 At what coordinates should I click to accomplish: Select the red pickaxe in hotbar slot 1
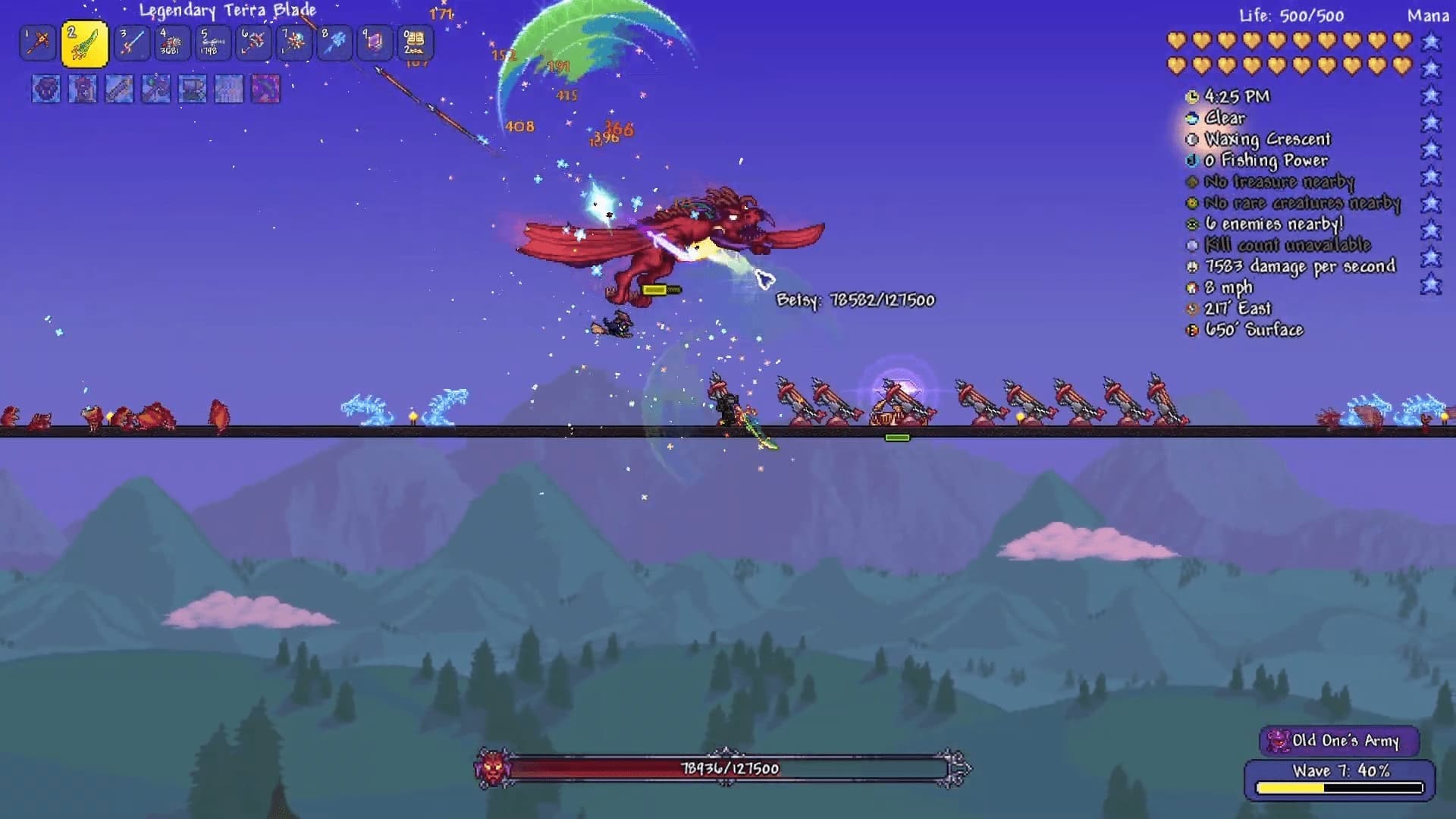point(38,42)
